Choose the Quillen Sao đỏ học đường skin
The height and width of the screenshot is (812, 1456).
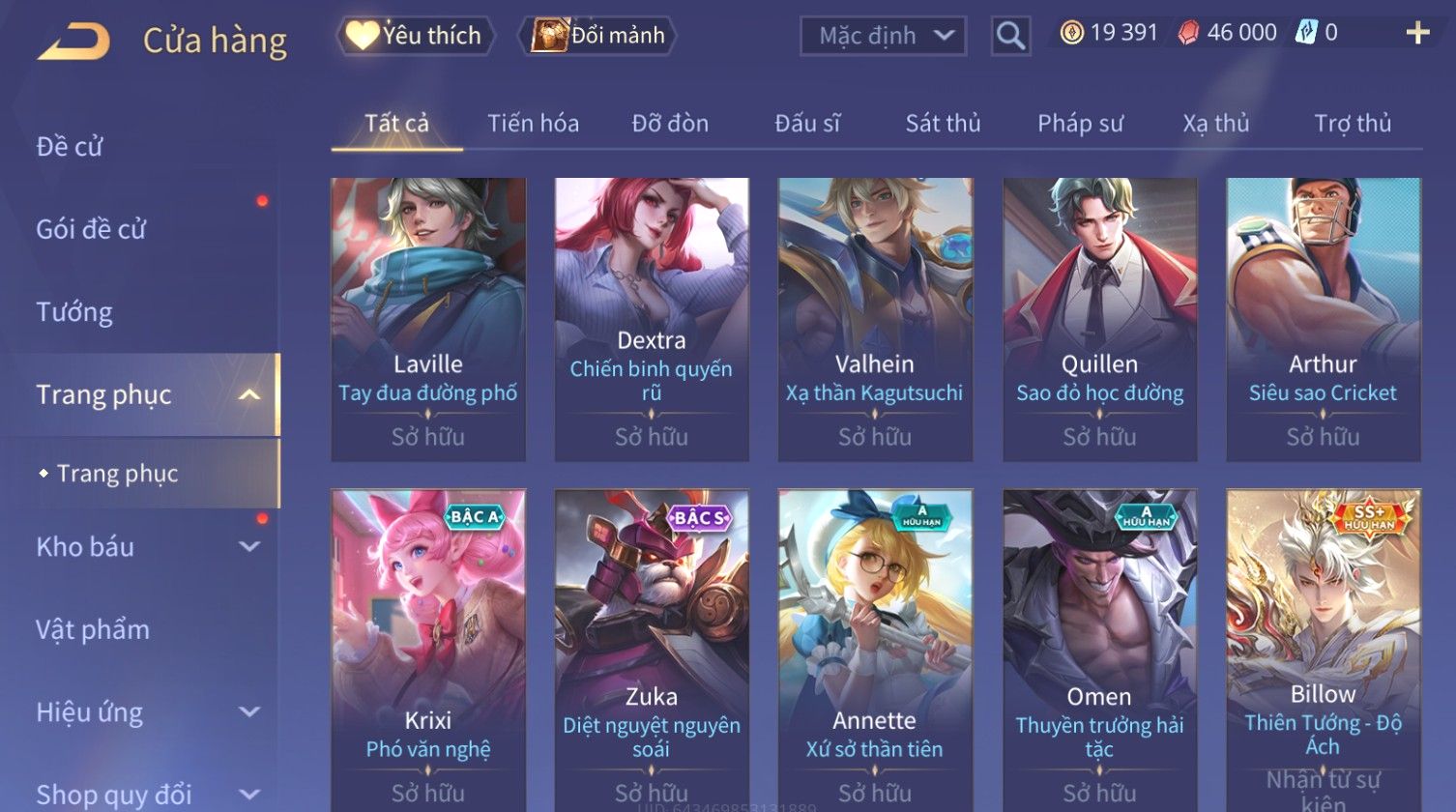(x=1099, y=319)
